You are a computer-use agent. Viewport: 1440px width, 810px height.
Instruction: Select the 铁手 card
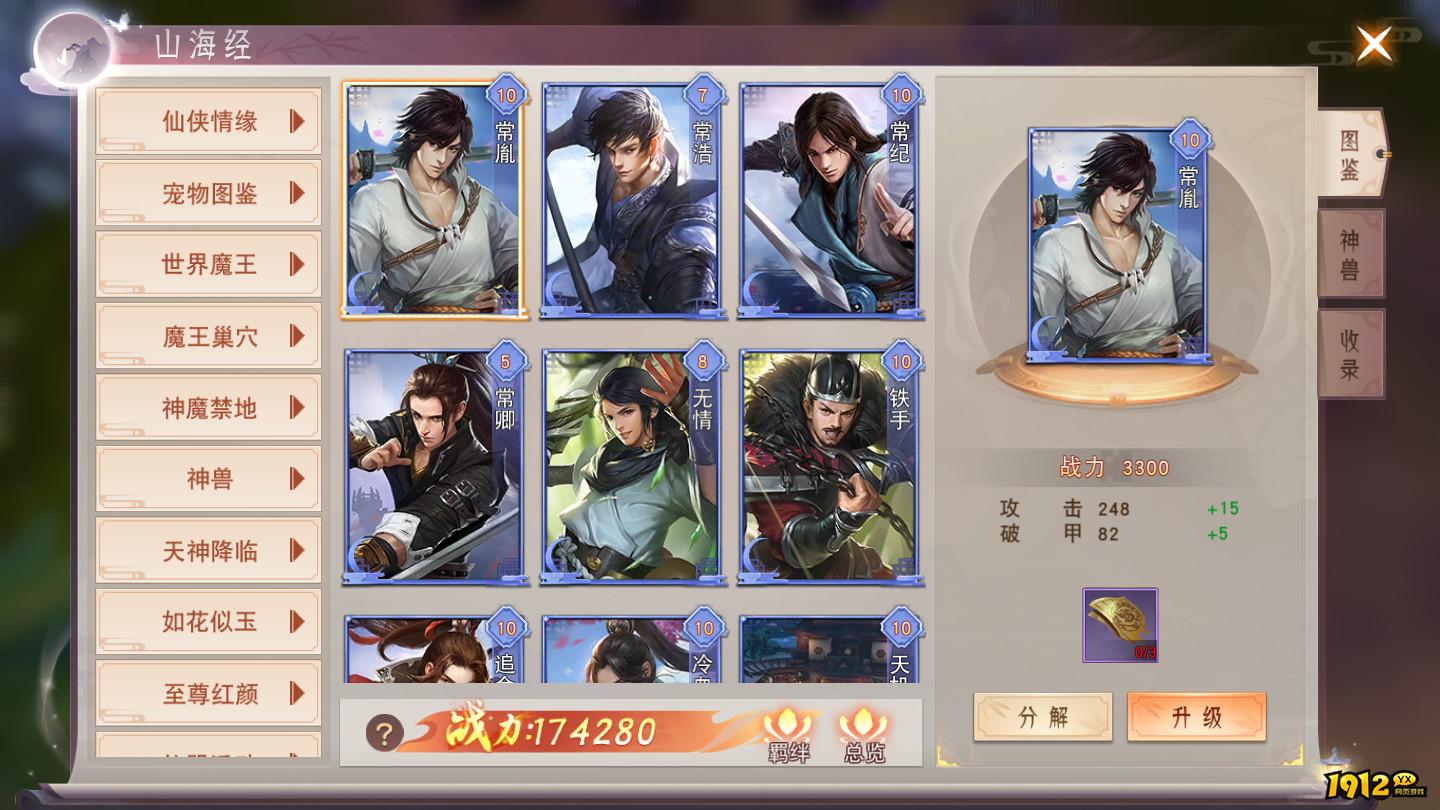829,466
